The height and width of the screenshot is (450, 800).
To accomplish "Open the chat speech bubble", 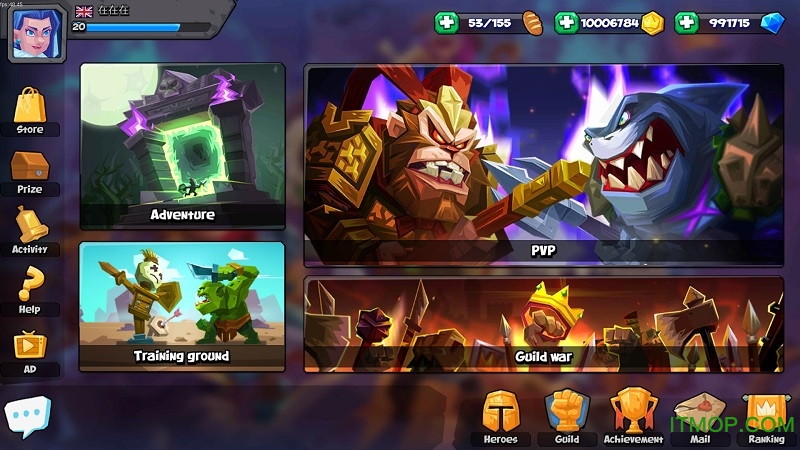I will pos(27,416).
